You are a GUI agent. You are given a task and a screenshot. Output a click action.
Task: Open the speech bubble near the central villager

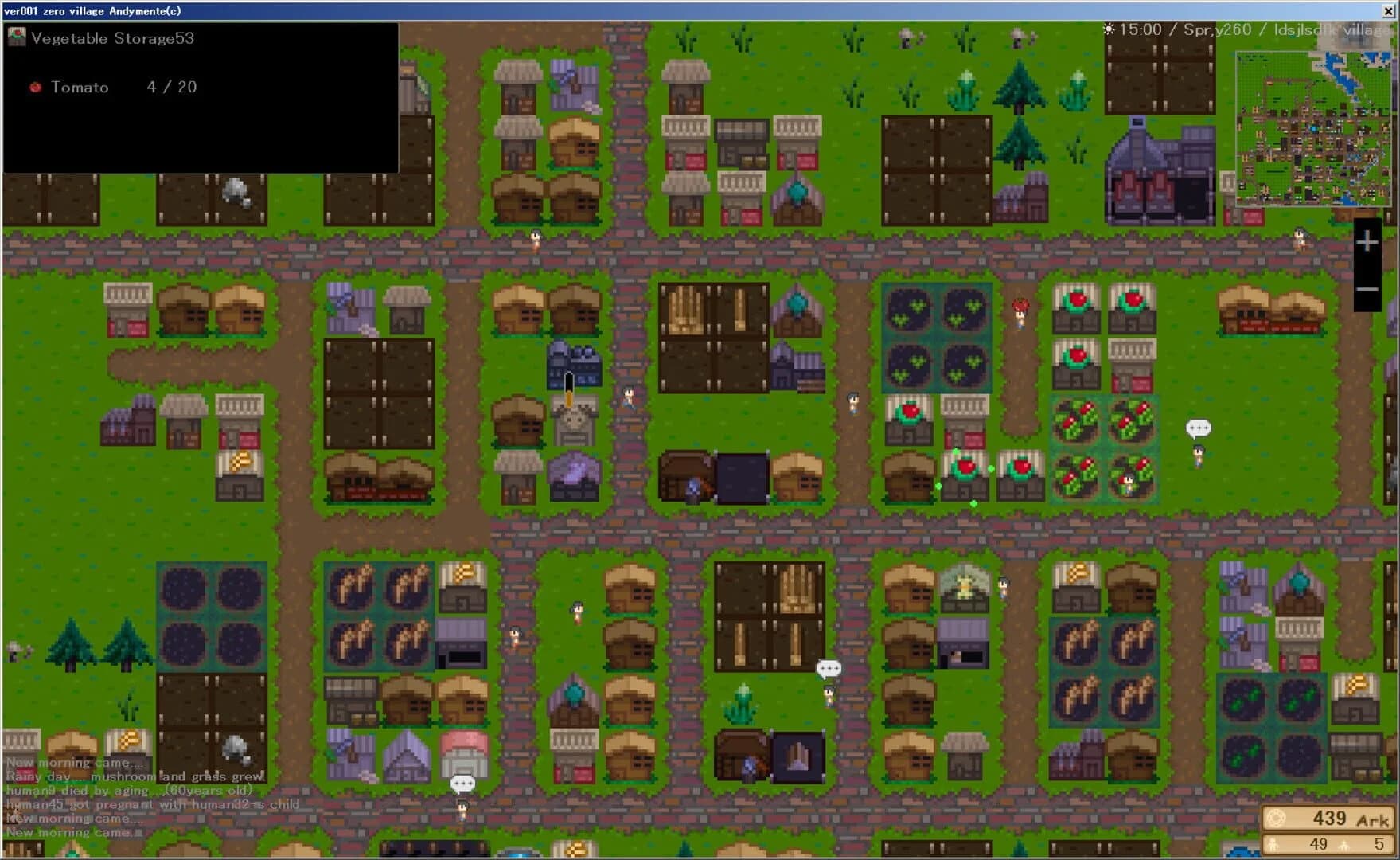pyautogui.click(x=828, y=668)
